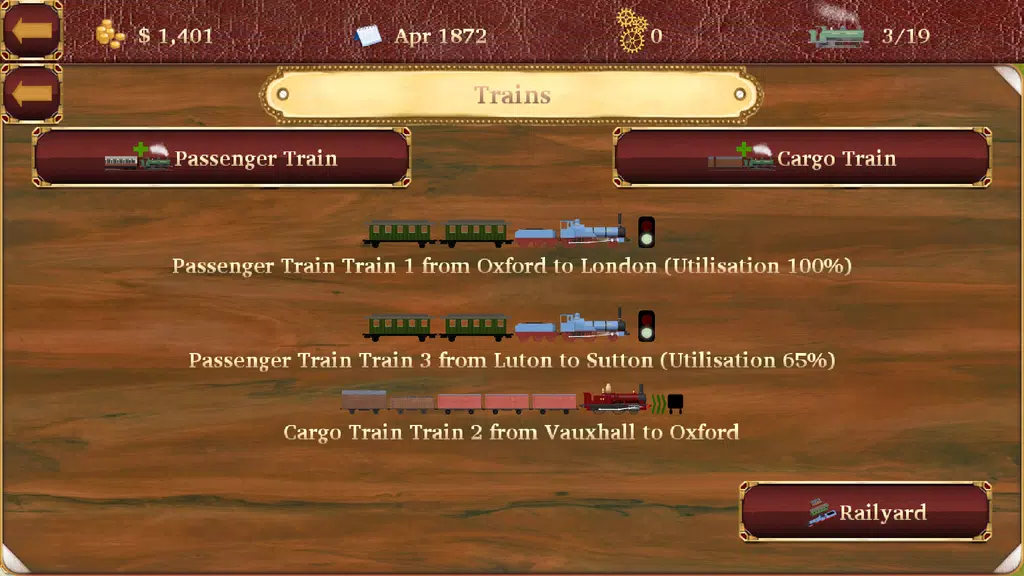Add a new Passenger Train
The width and height of the screenshot is (1024, 576).
pyautogui.click(x=221, y=158)
